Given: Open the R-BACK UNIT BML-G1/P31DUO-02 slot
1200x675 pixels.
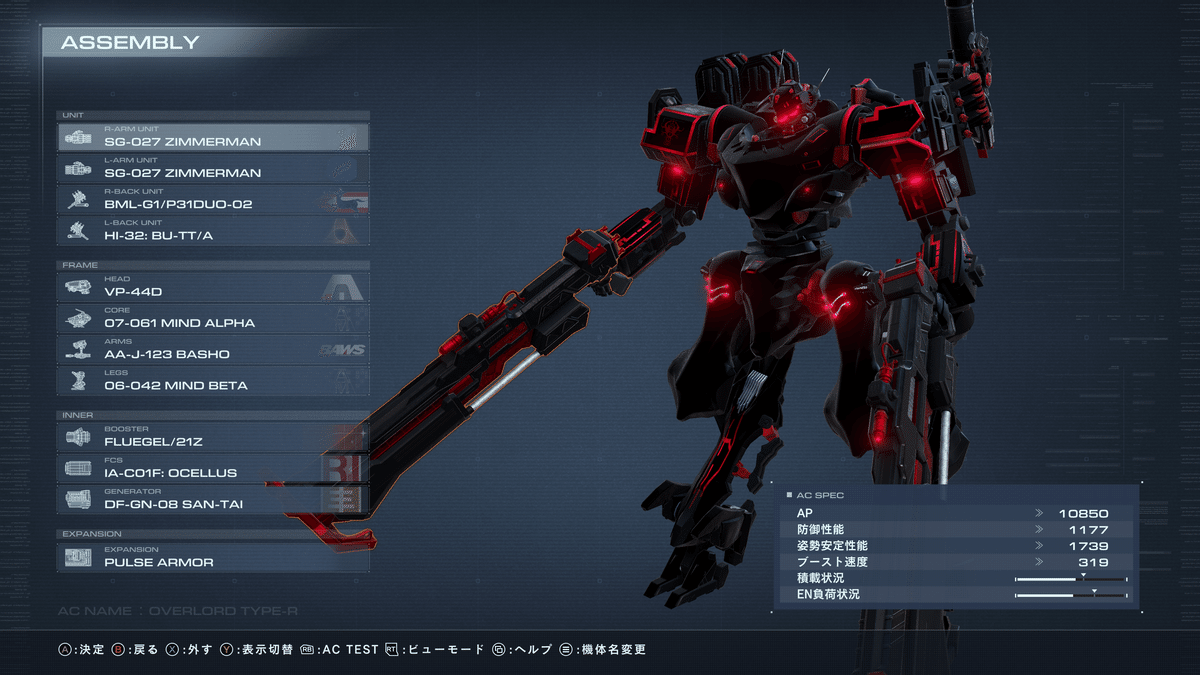Looking at the screenshot, I should point(213,199).
